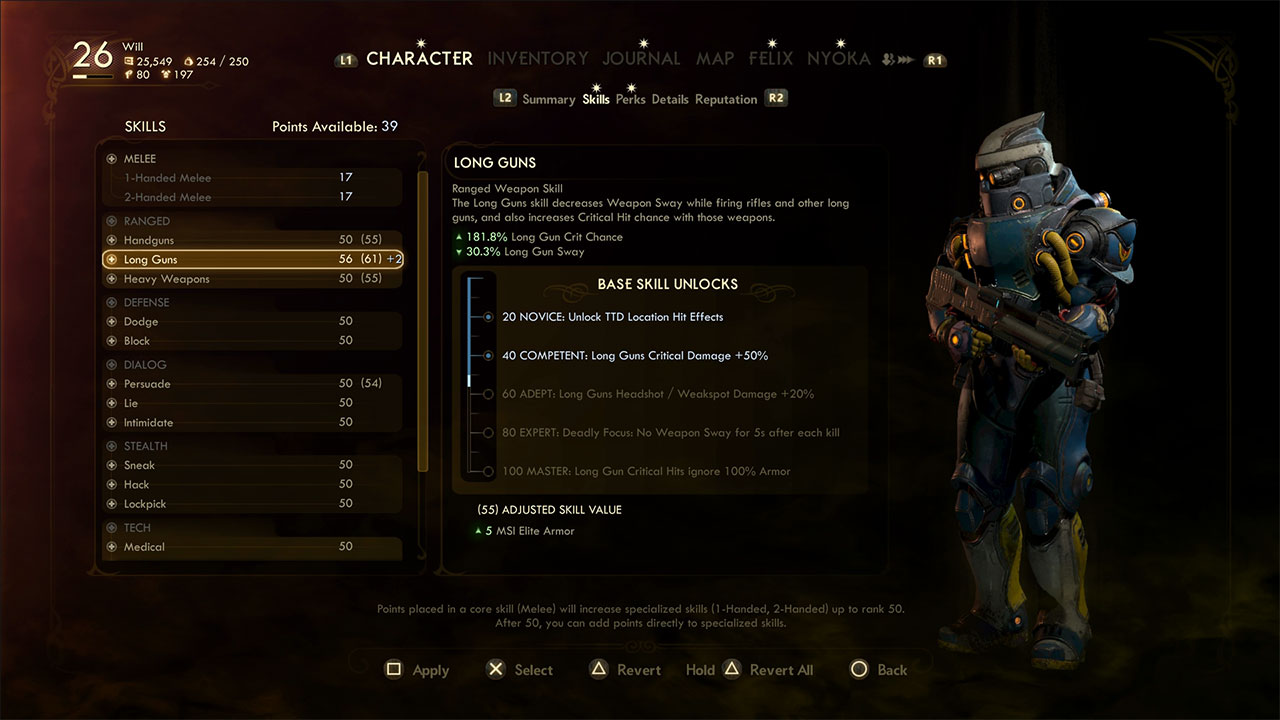Select the Persuade skill row
Screen dimensions: 1280x720
pyautogui.click(x=252, y=384)
